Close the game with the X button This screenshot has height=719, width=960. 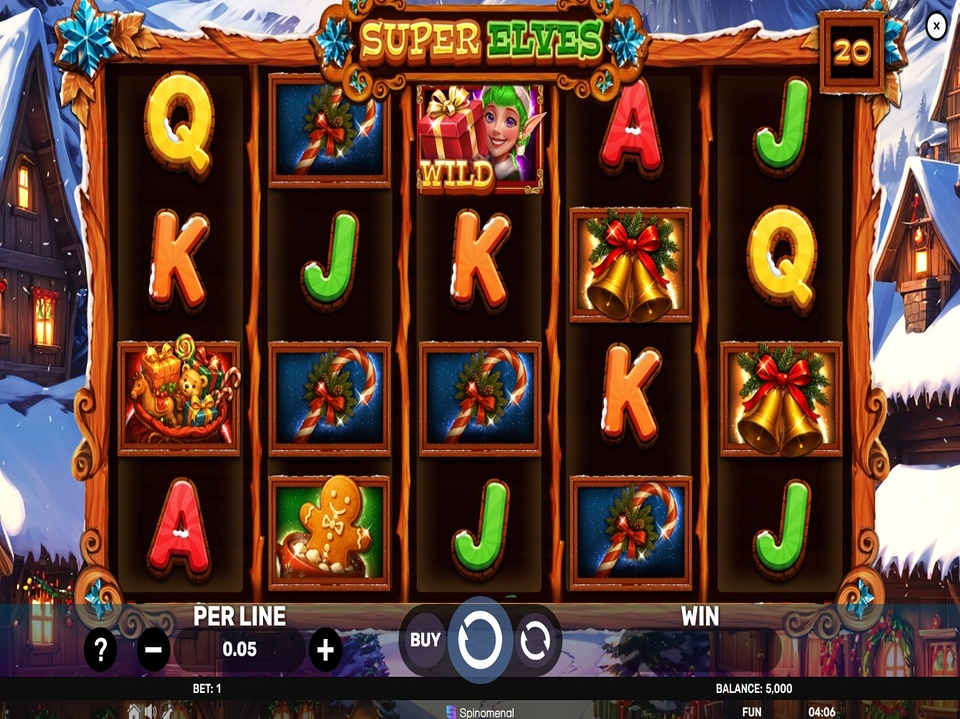(936, 26)
